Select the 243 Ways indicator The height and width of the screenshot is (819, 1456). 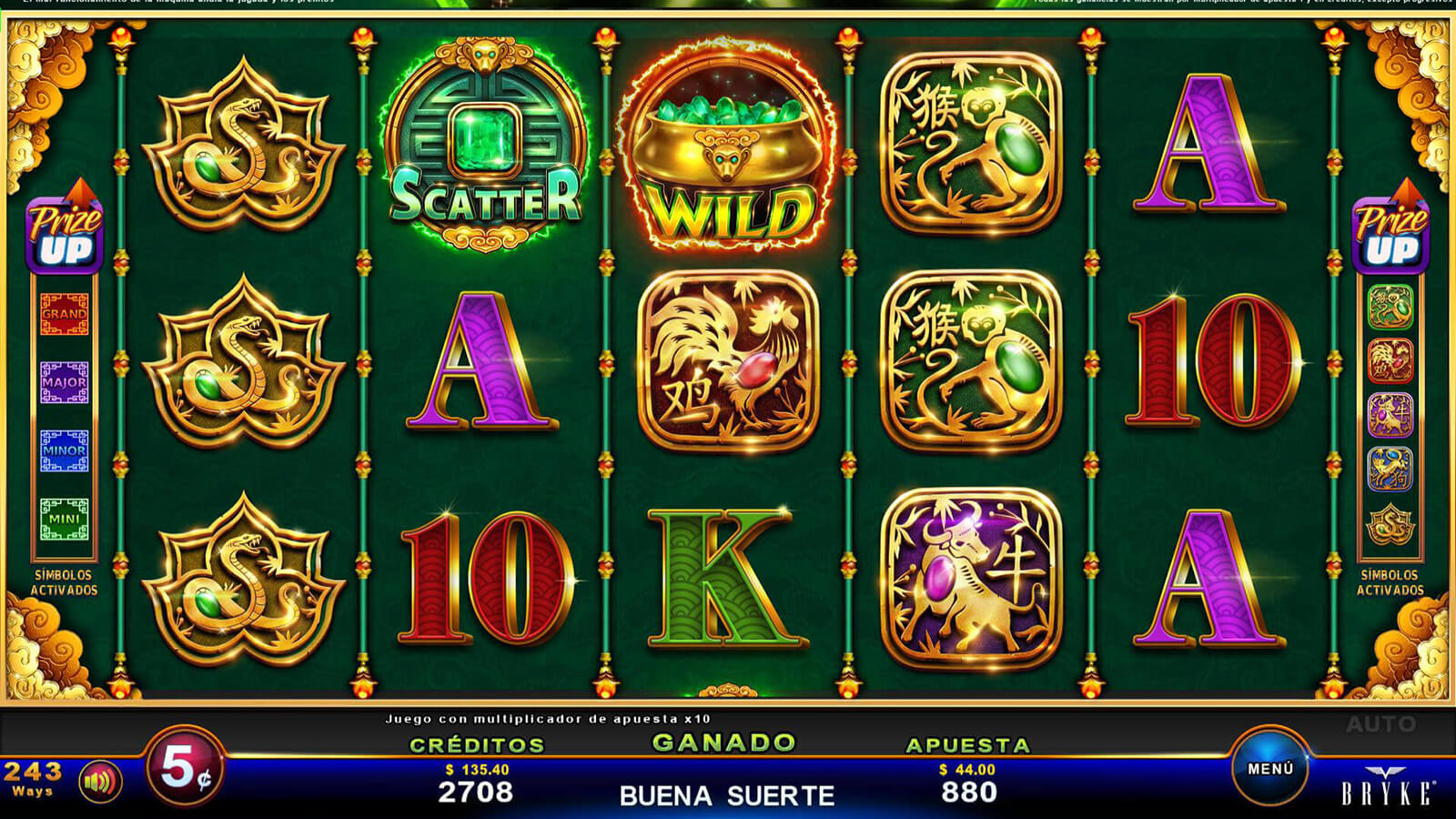point(33,778)
